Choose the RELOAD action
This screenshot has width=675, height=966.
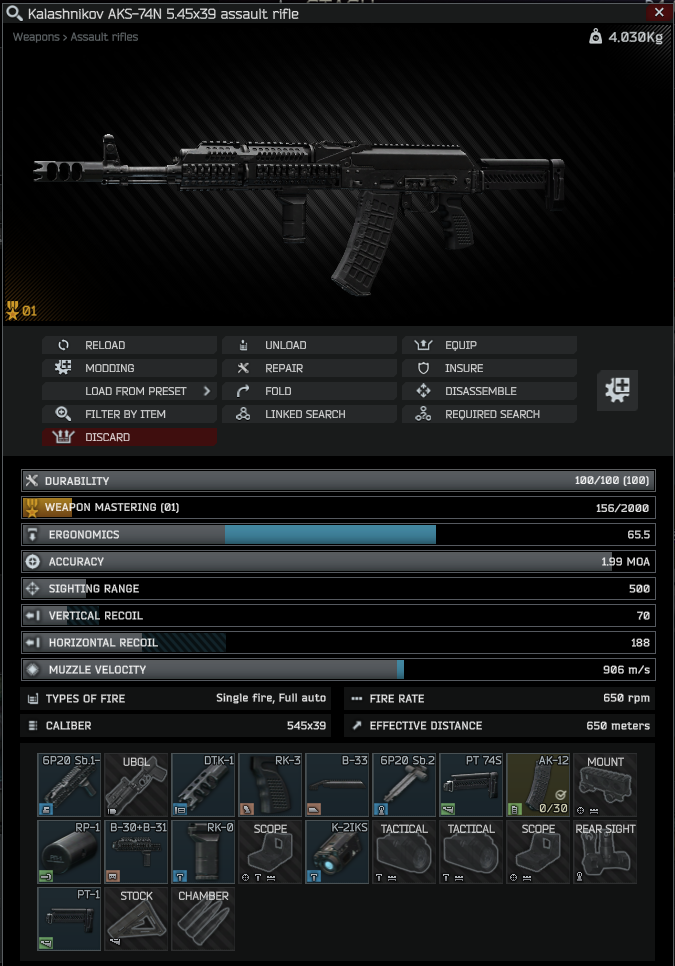click(129, 345)
